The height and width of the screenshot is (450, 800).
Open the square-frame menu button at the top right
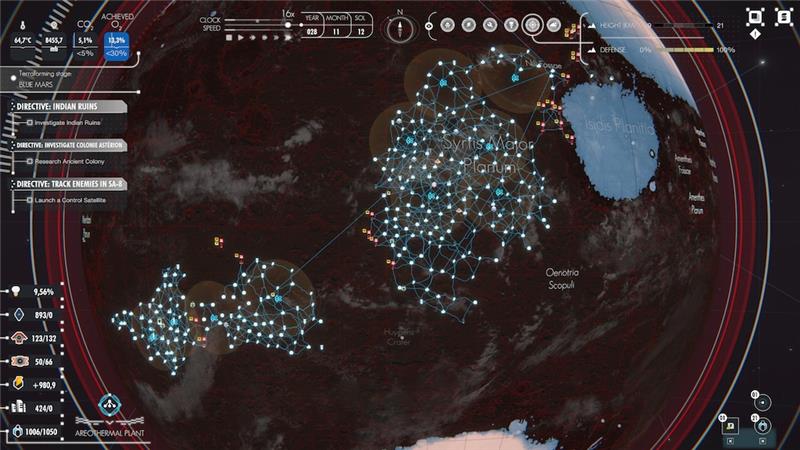tap(755, 17)
